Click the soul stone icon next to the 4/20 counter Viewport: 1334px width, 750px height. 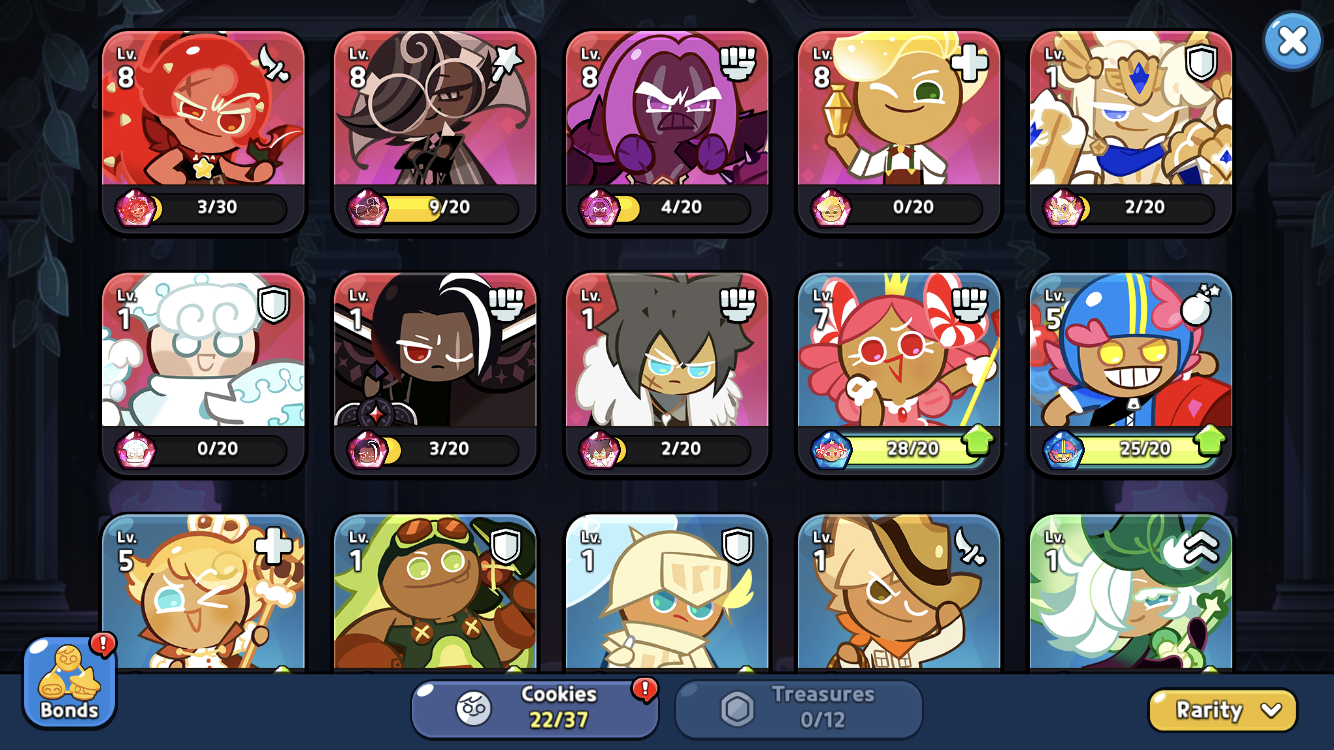[x=597, y=208]
